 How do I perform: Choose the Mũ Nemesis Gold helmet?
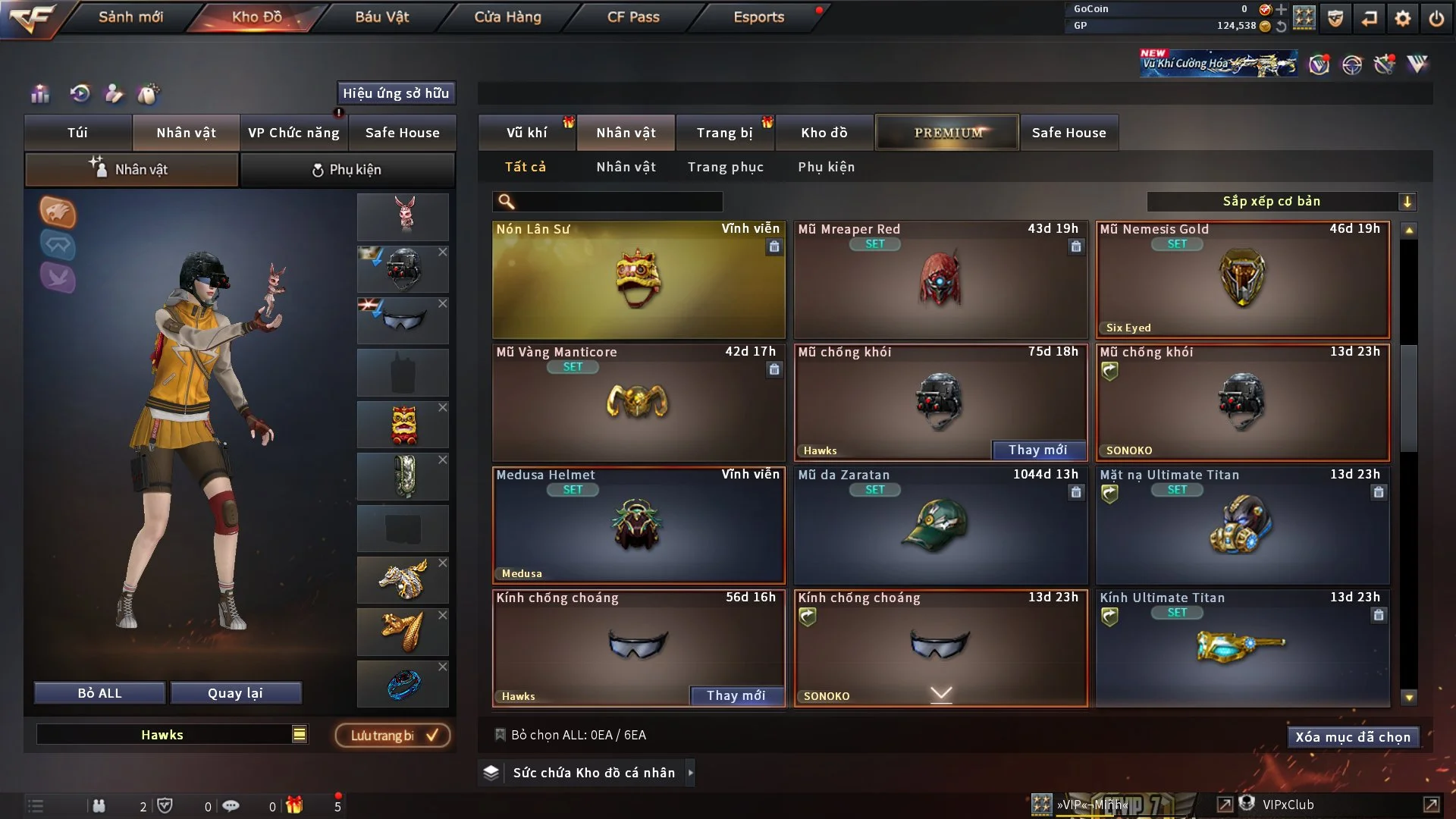tap(1242, 279)
